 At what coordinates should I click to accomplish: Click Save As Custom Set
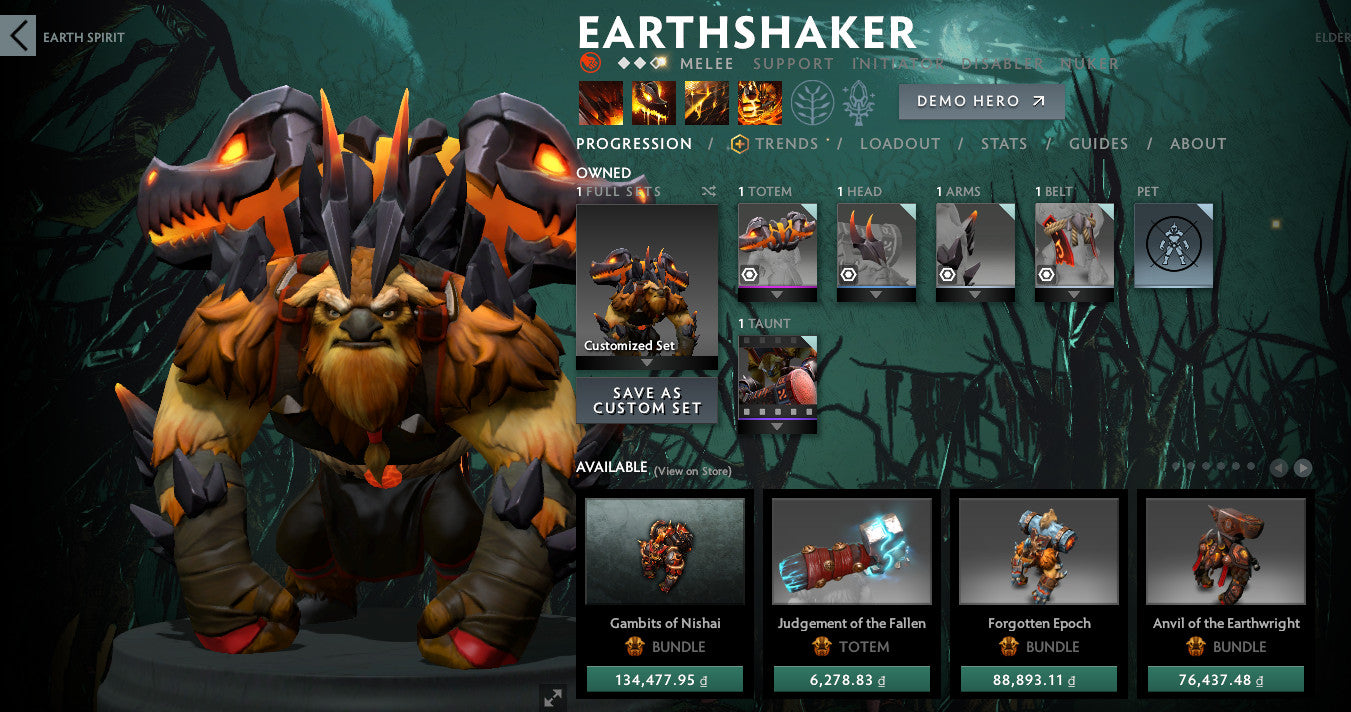pos(647,400)
